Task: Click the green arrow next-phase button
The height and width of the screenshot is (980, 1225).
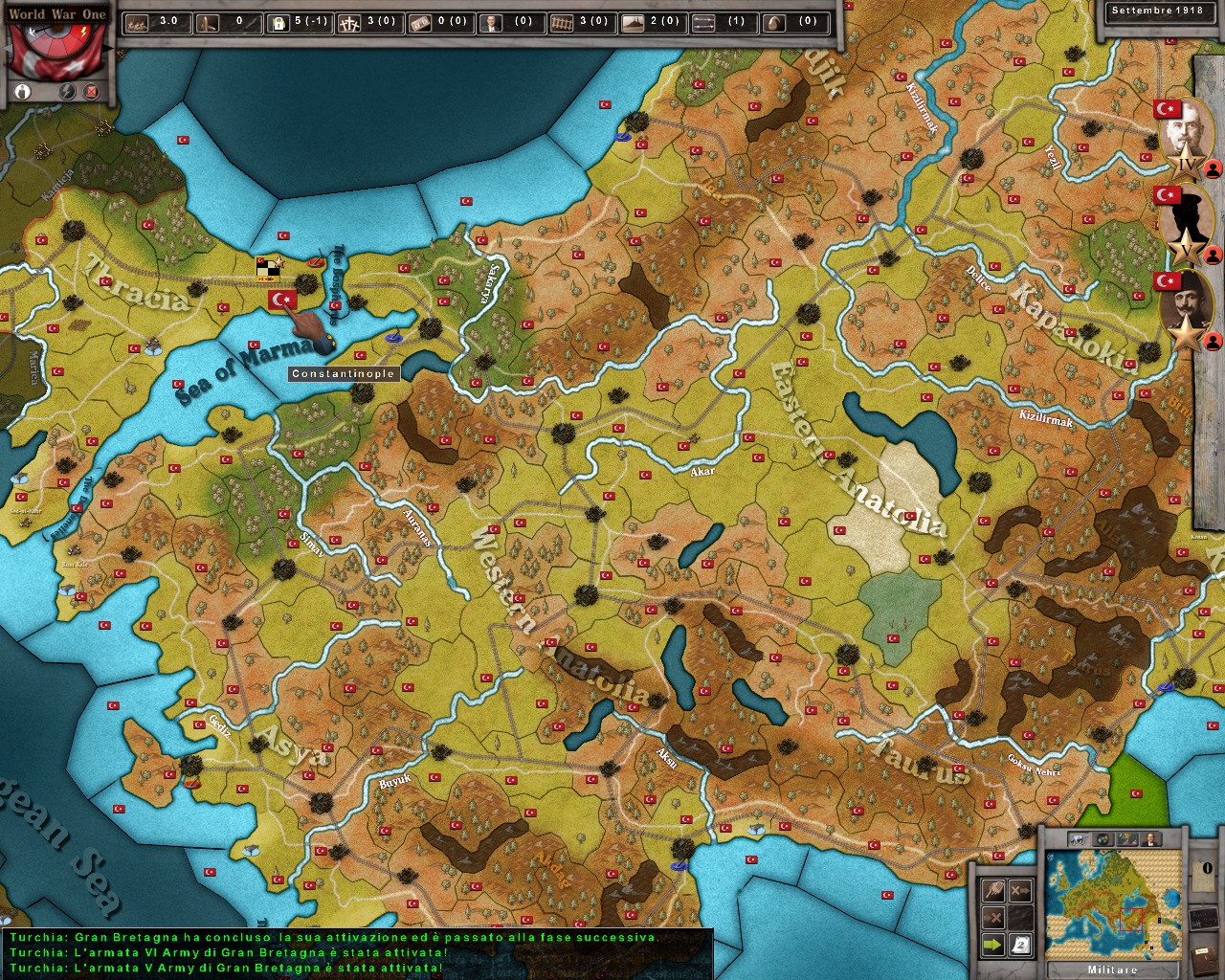Action: tap(993, 946)
